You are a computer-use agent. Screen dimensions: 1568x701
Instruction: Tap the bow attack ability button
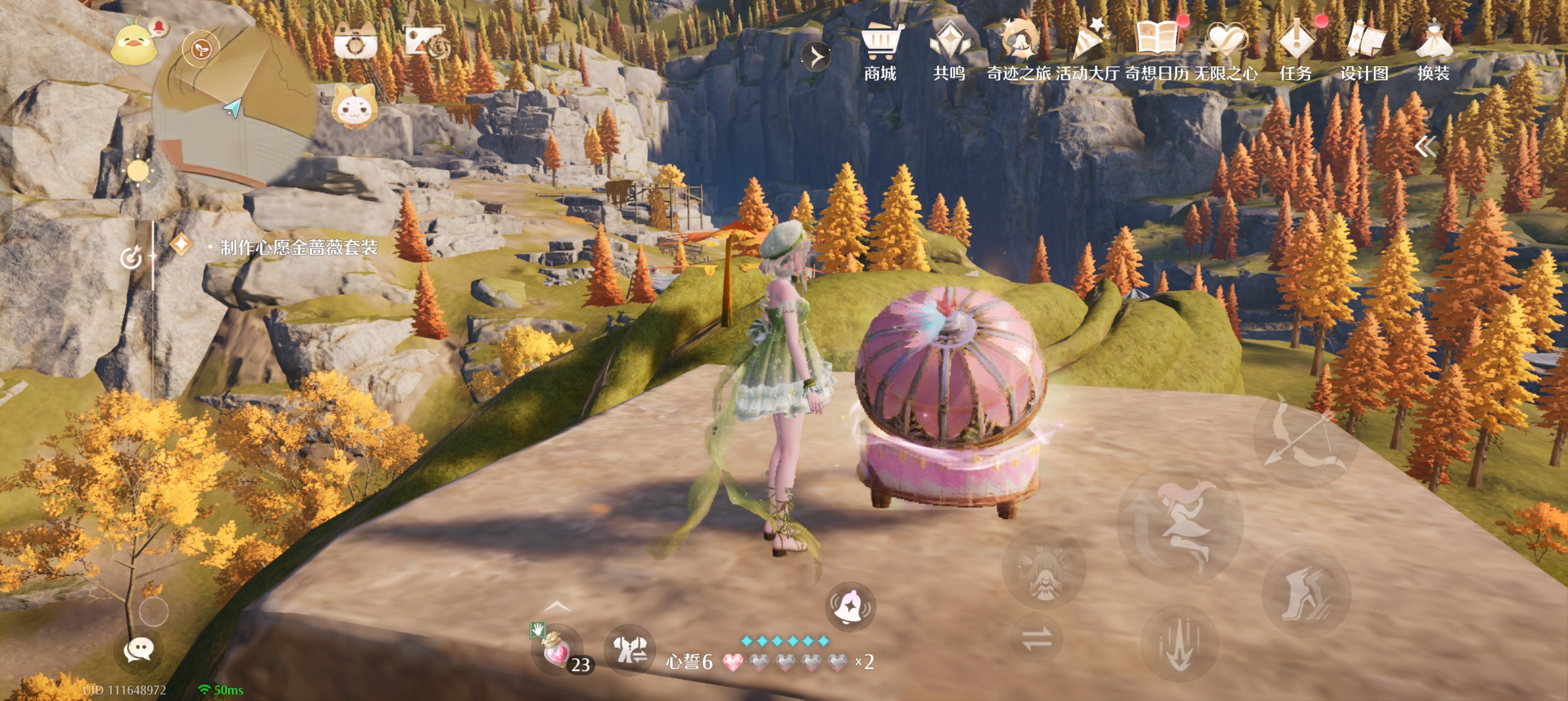[1305, 439]
